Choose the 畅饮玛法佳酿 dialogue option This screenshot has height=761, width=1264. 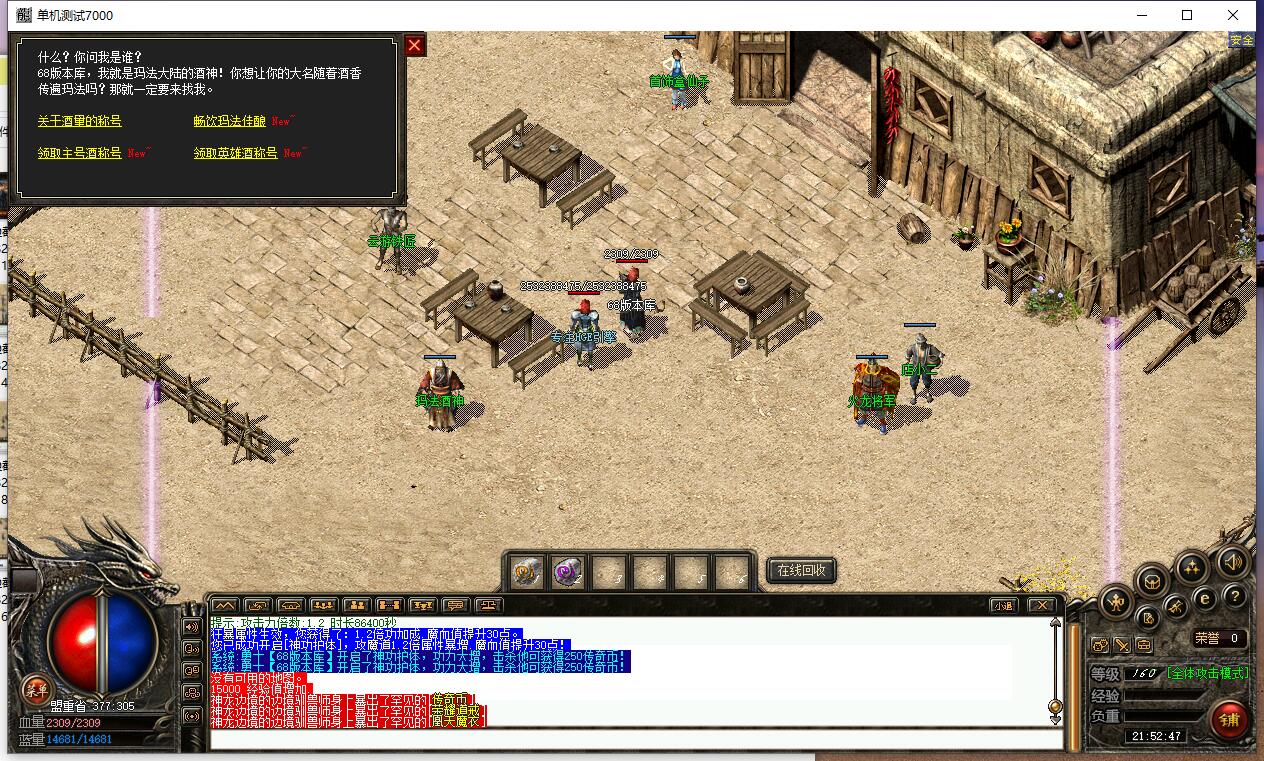[x=230, y=121]
